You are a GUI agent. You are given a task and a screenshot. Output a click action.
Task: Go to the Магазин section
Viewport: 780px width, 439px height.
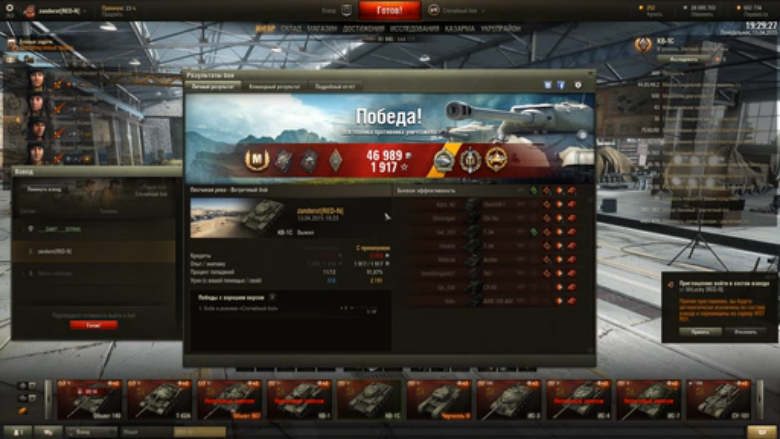(322, 29)
